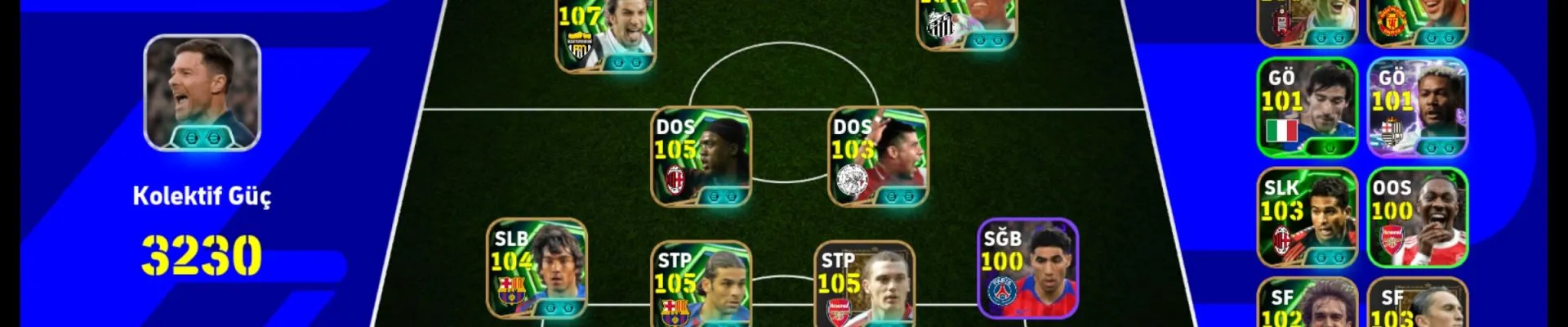This screenshot has width=1568, height=327.
Task: Pick the SF 102 substitute card
Action: tap(1307, 306)
